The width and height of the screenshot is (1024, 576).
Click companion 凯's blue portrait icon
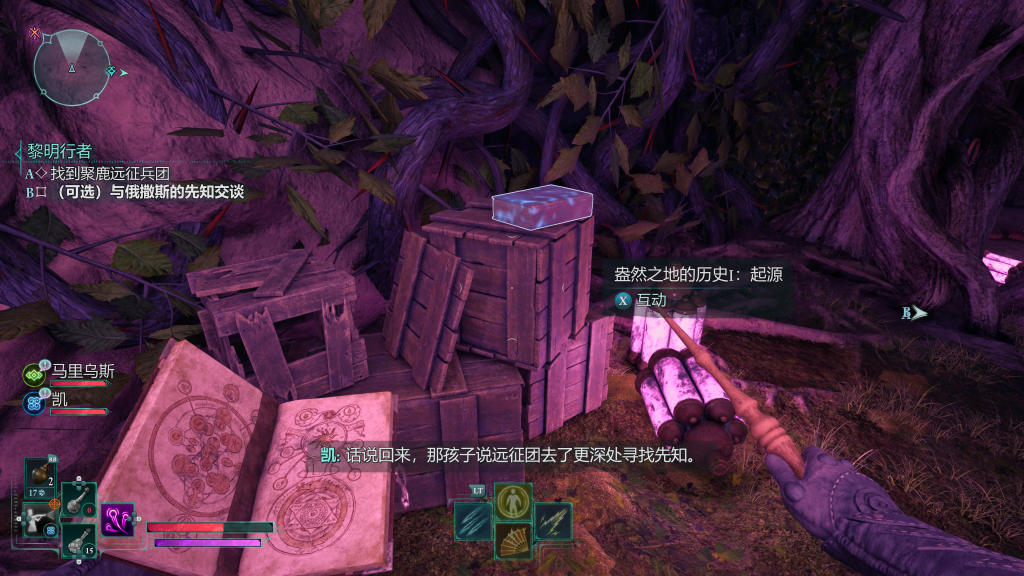[x=32, y=402]
